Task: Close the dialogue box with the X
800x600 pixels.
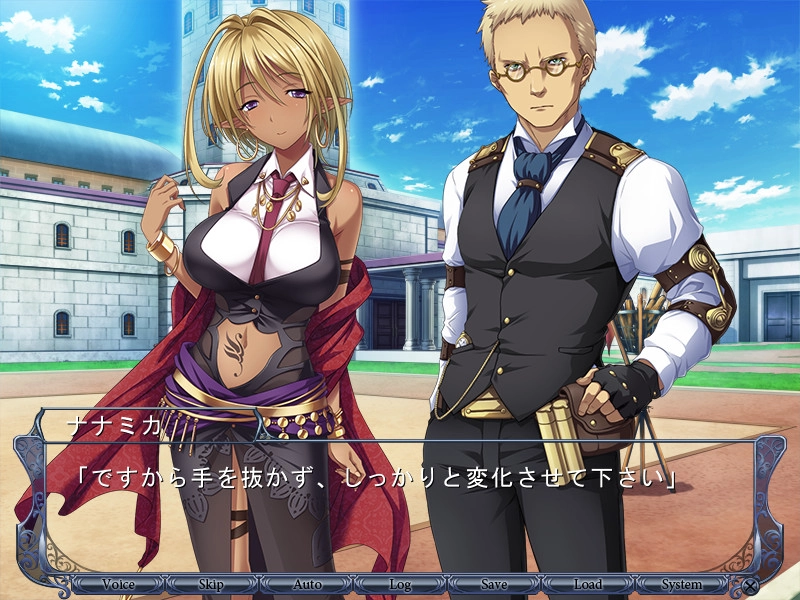Action: tap(750, 586)
